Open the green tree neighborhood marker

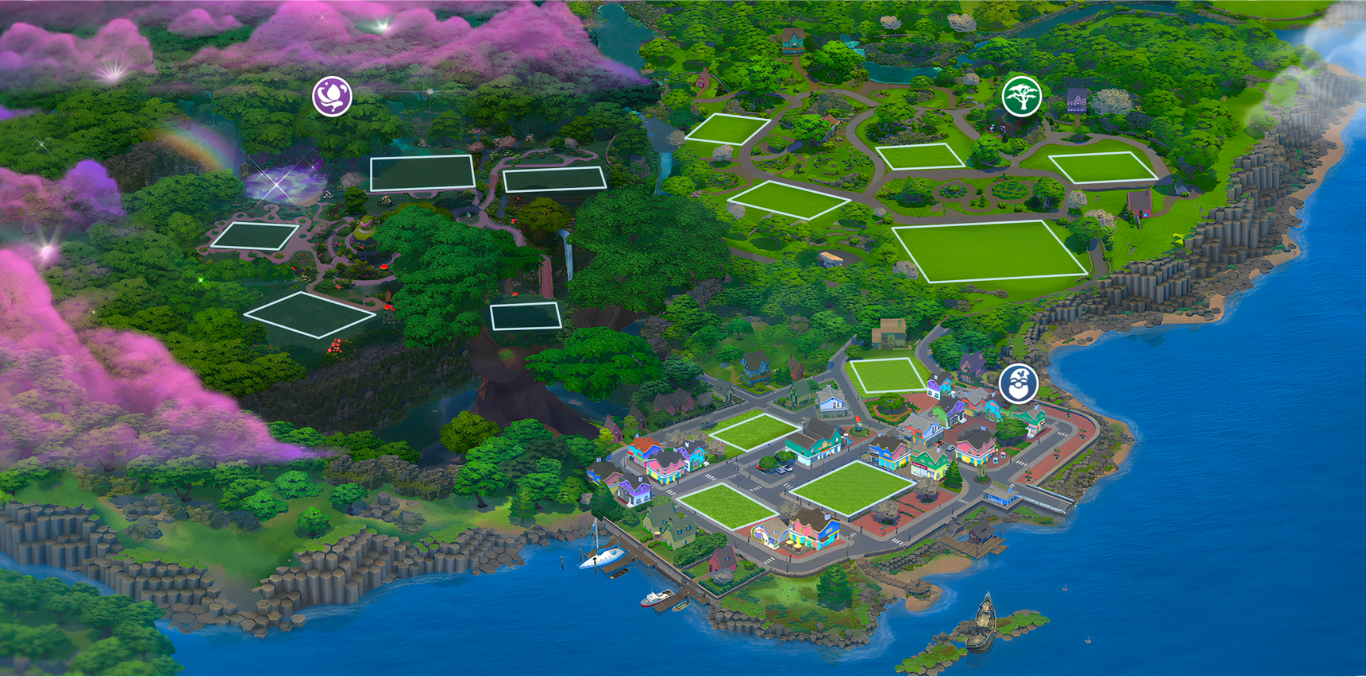point(1021,96)
